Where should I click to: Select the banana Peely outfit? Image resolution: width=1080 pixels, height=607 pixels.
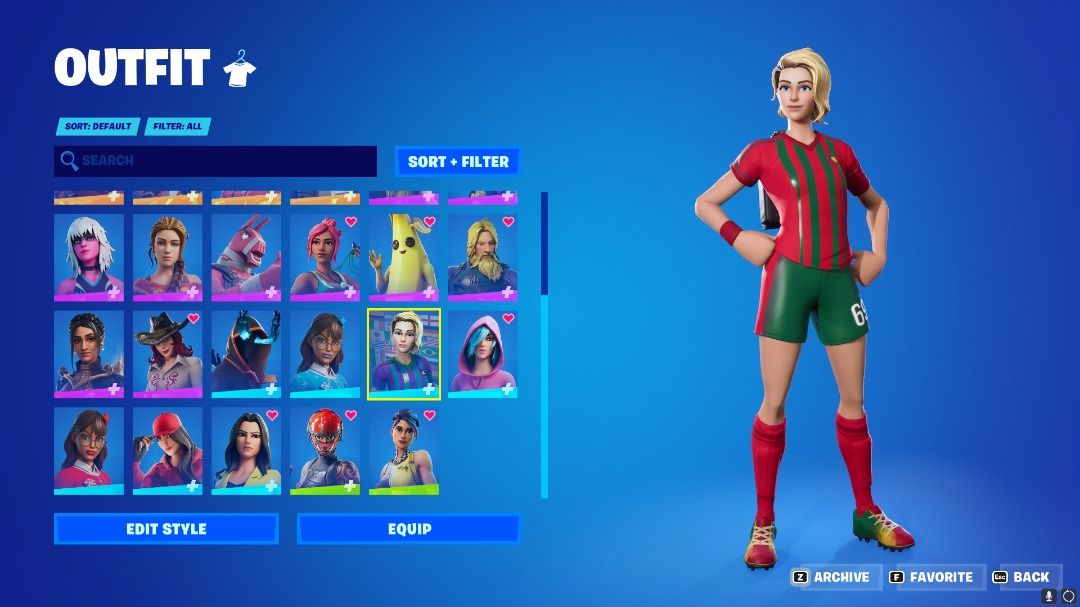click(404, 257)
